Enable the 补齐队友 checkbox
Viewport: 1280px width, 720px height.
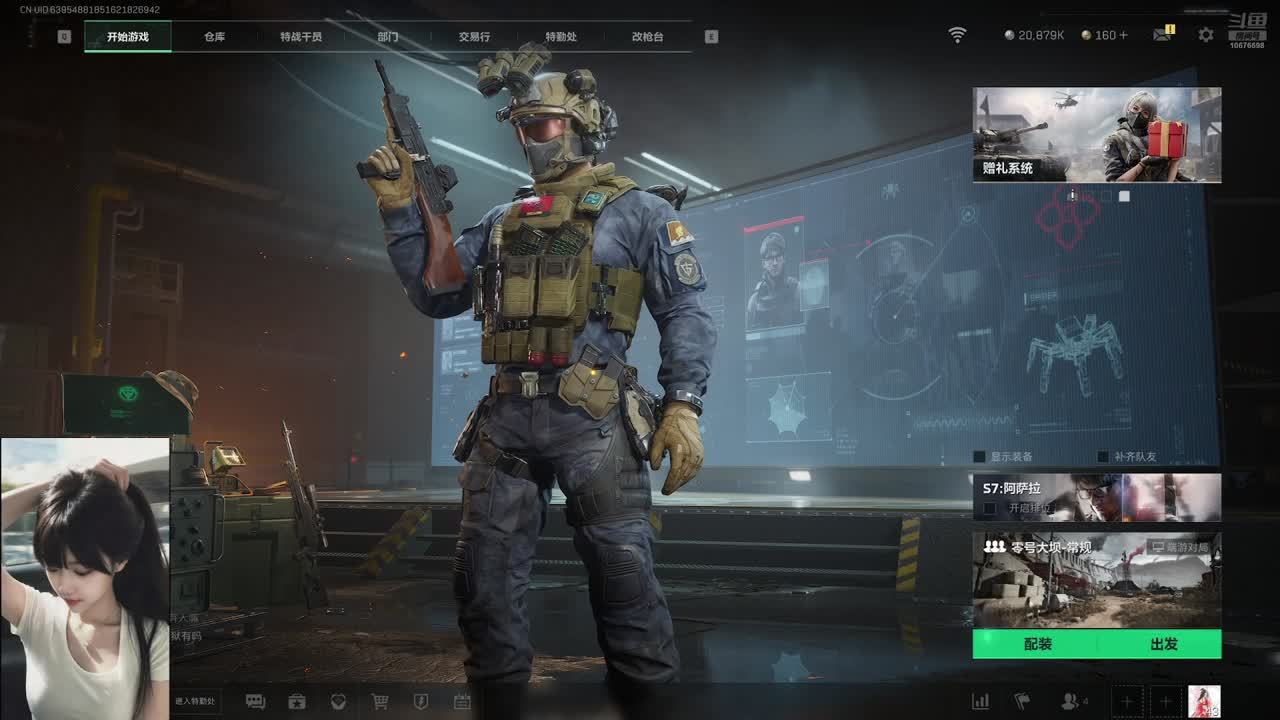pos(1103,457)
